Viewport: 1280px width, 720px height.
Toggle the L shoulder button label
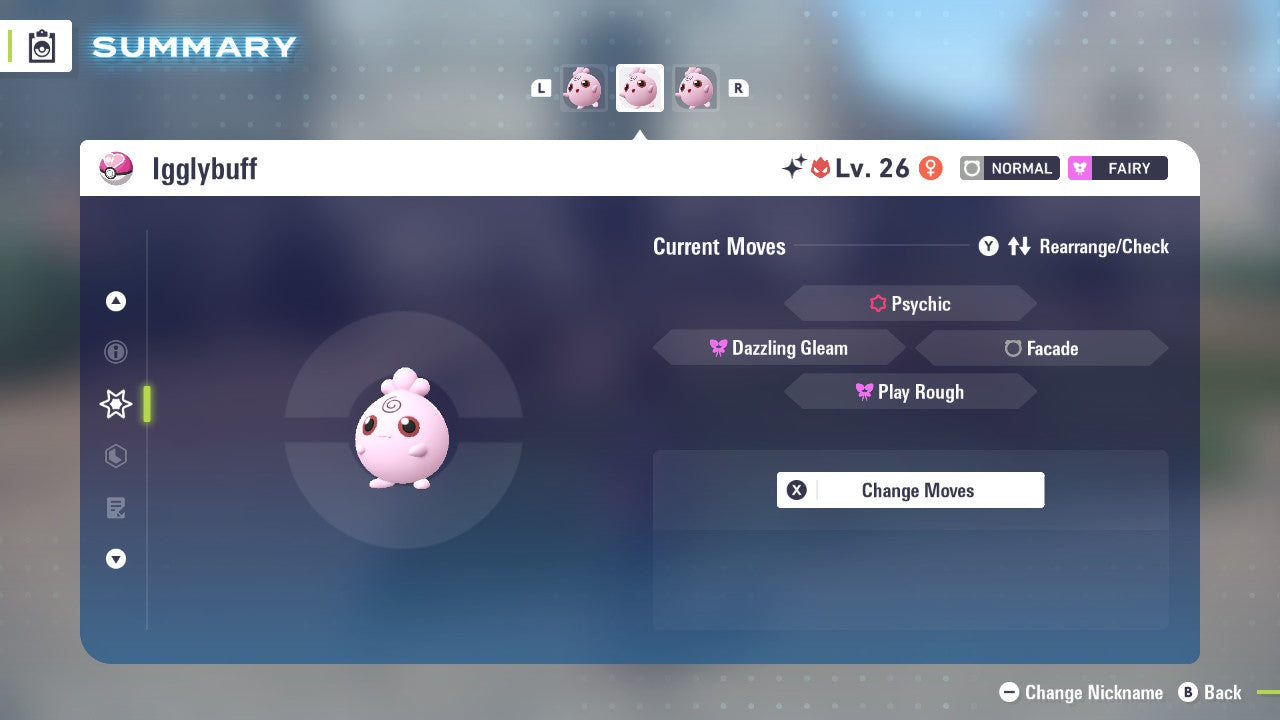tap(541, 88)
